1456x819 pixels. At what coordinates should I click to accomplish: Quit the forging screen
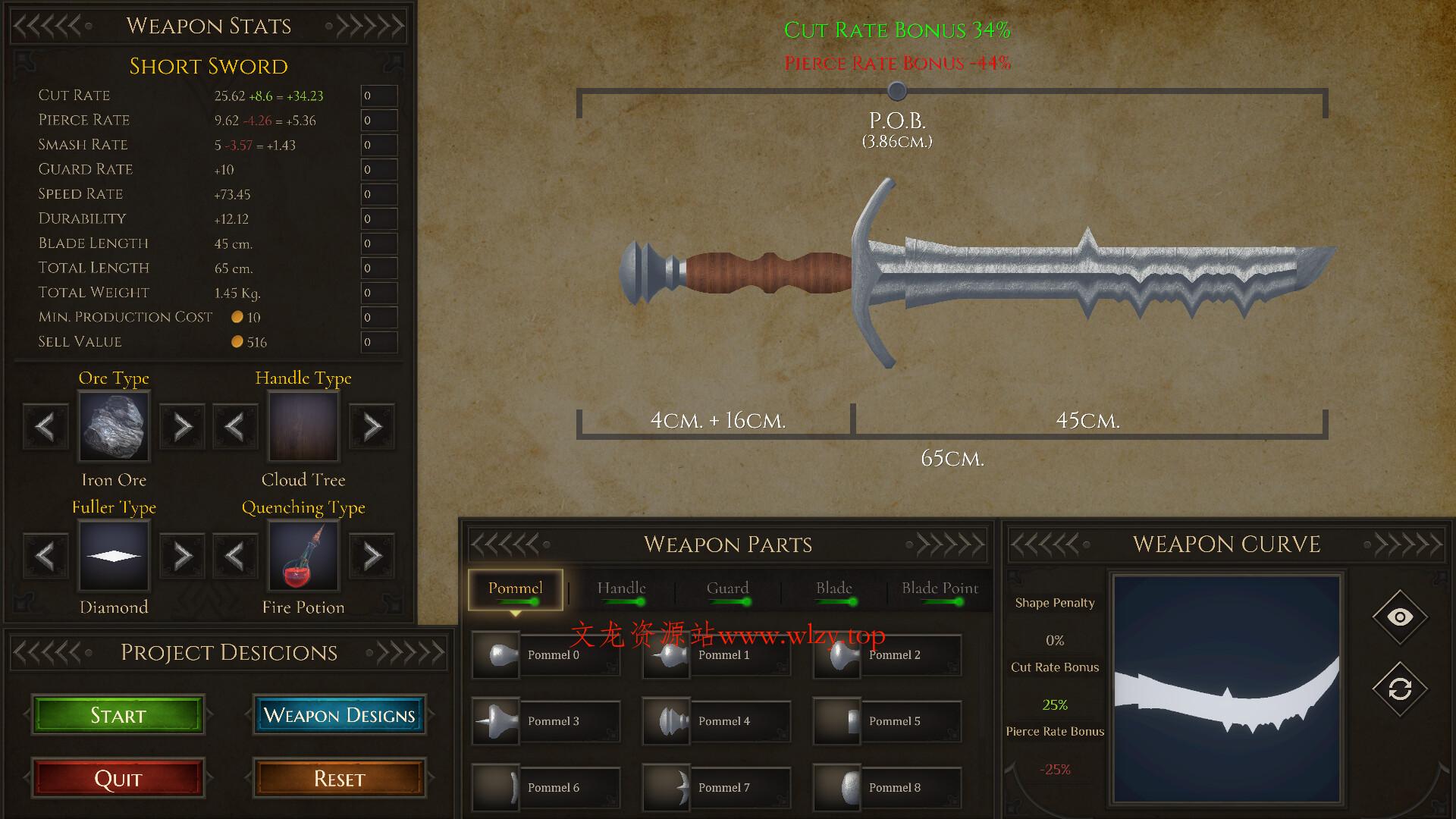(x=118, y=779)
